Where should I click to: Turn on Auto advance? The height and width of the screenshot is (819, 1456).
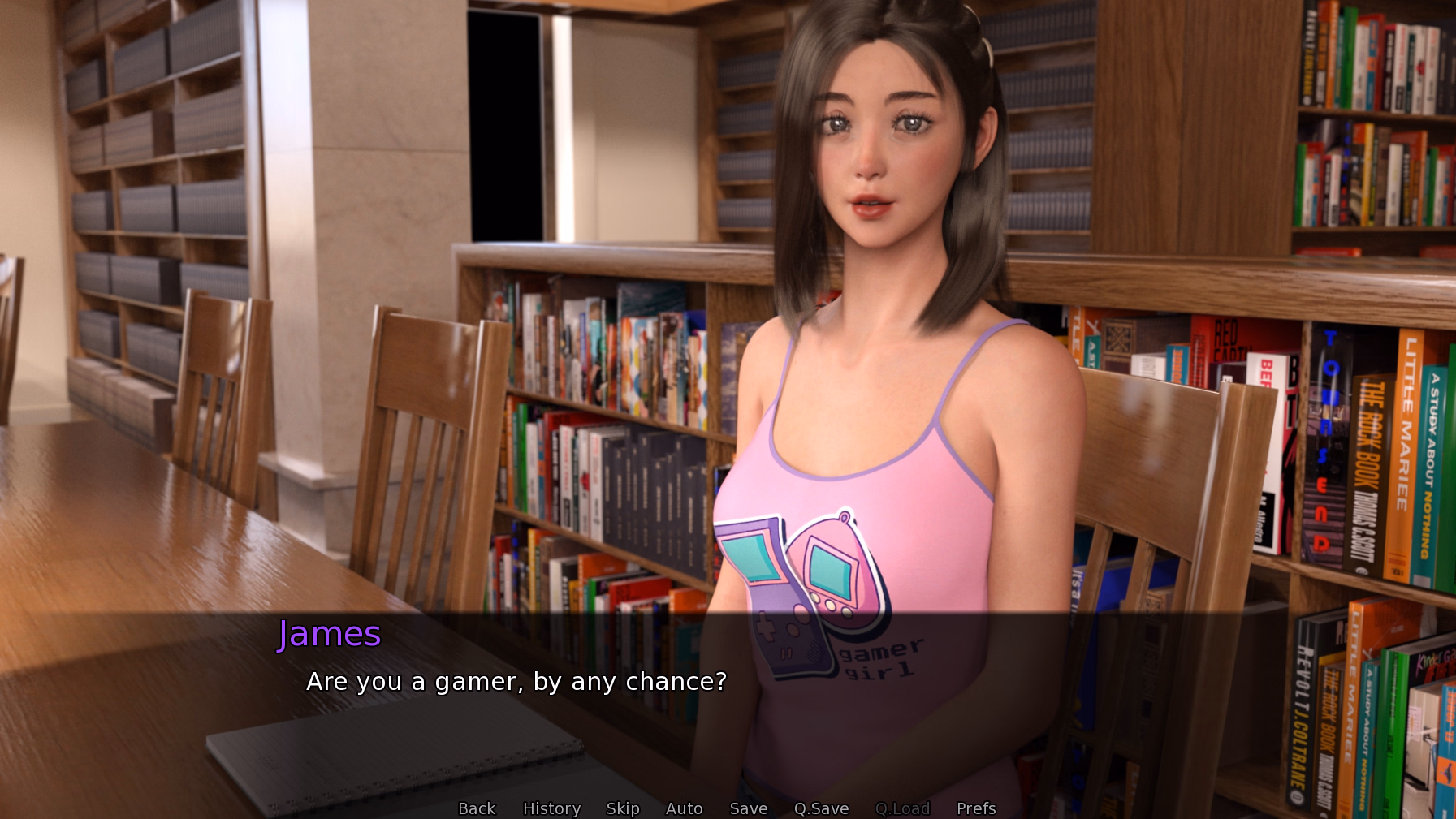click(x=684, y=808)
